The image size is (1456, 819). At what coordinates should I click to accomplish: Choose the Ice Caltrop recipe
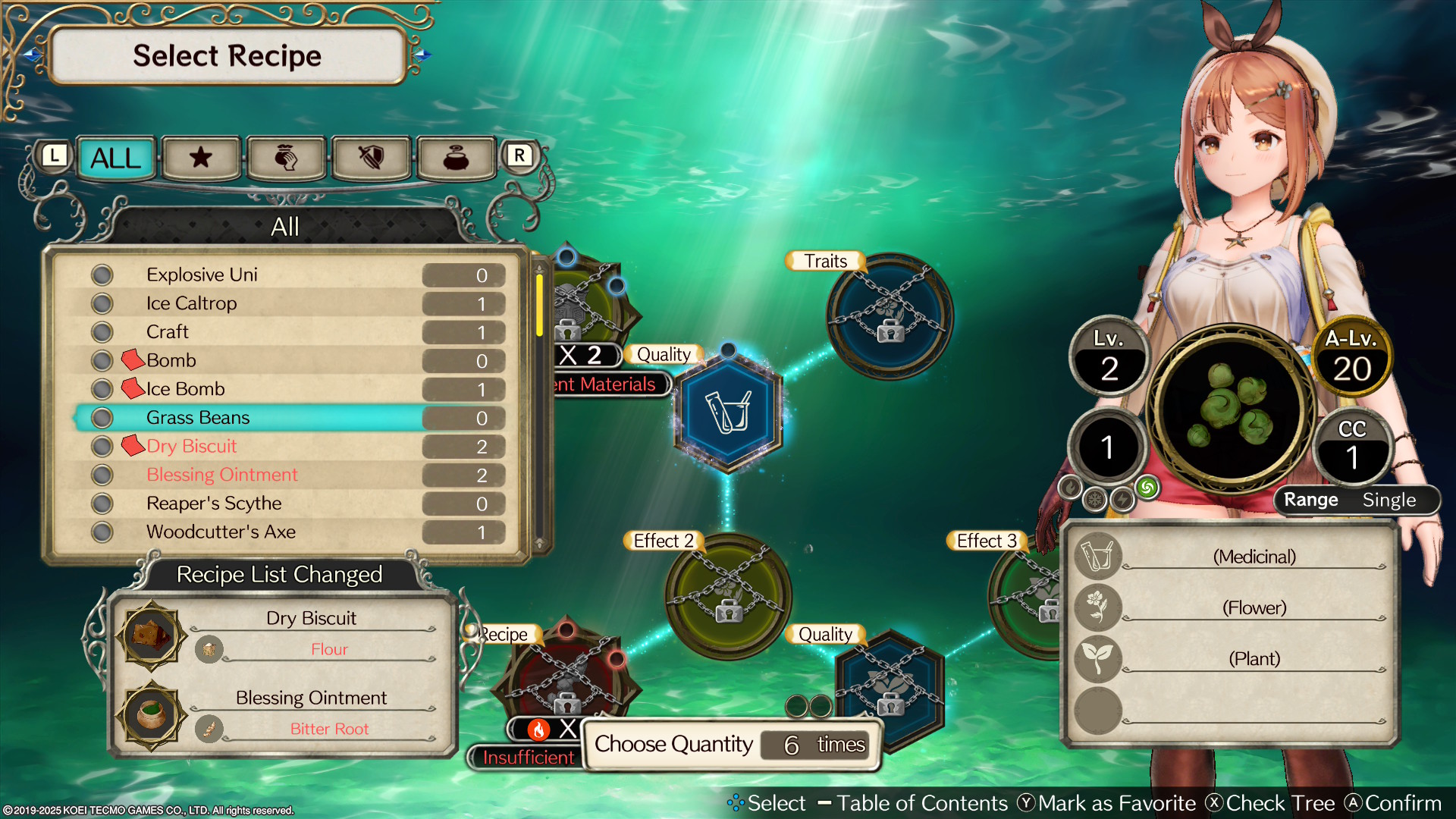(x=191, y=303)
